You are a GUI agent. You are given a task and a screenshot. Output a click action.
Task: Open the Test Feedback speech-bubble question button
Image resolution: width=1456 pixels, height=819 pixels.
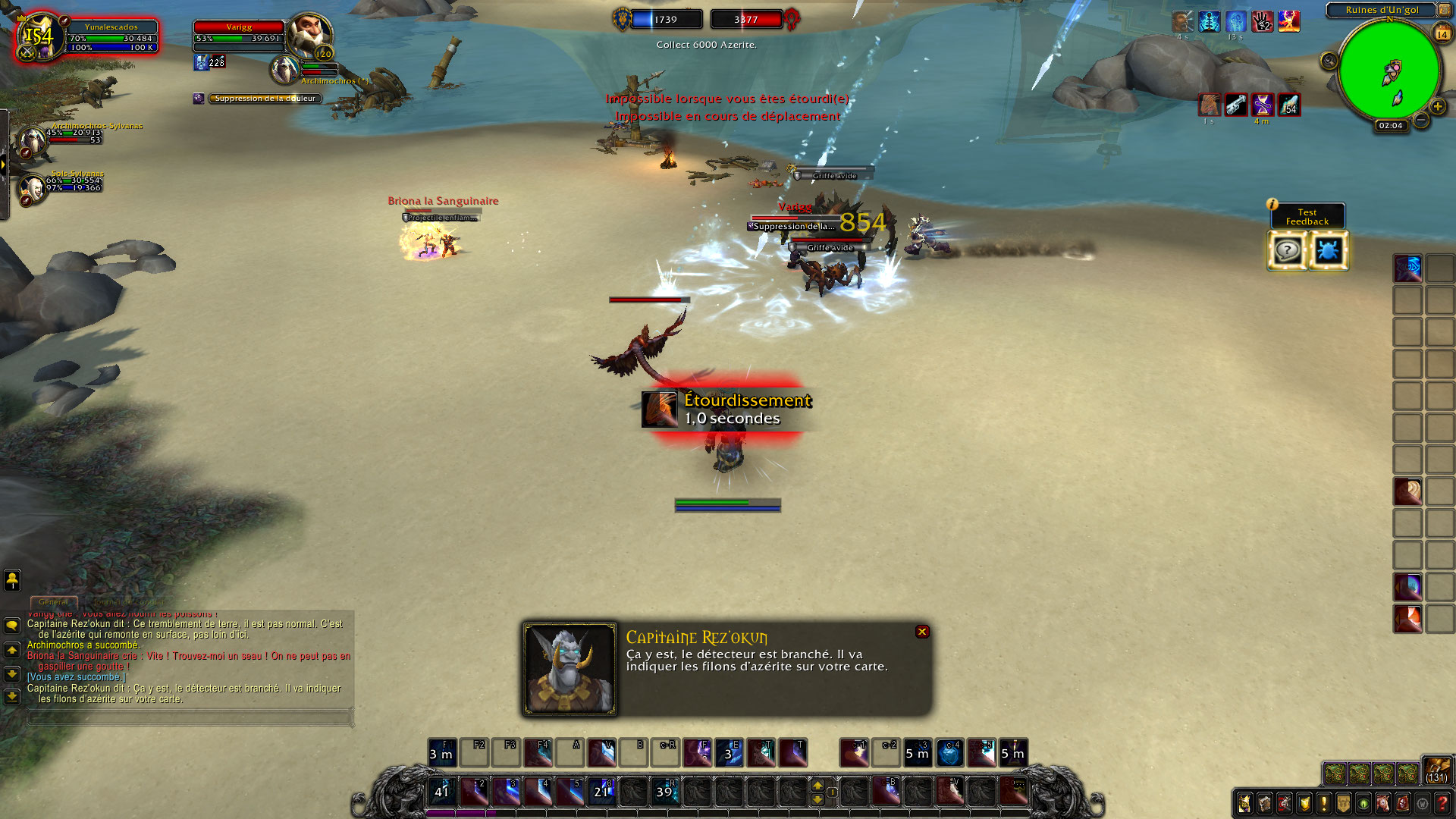[x=1287, y=250]
